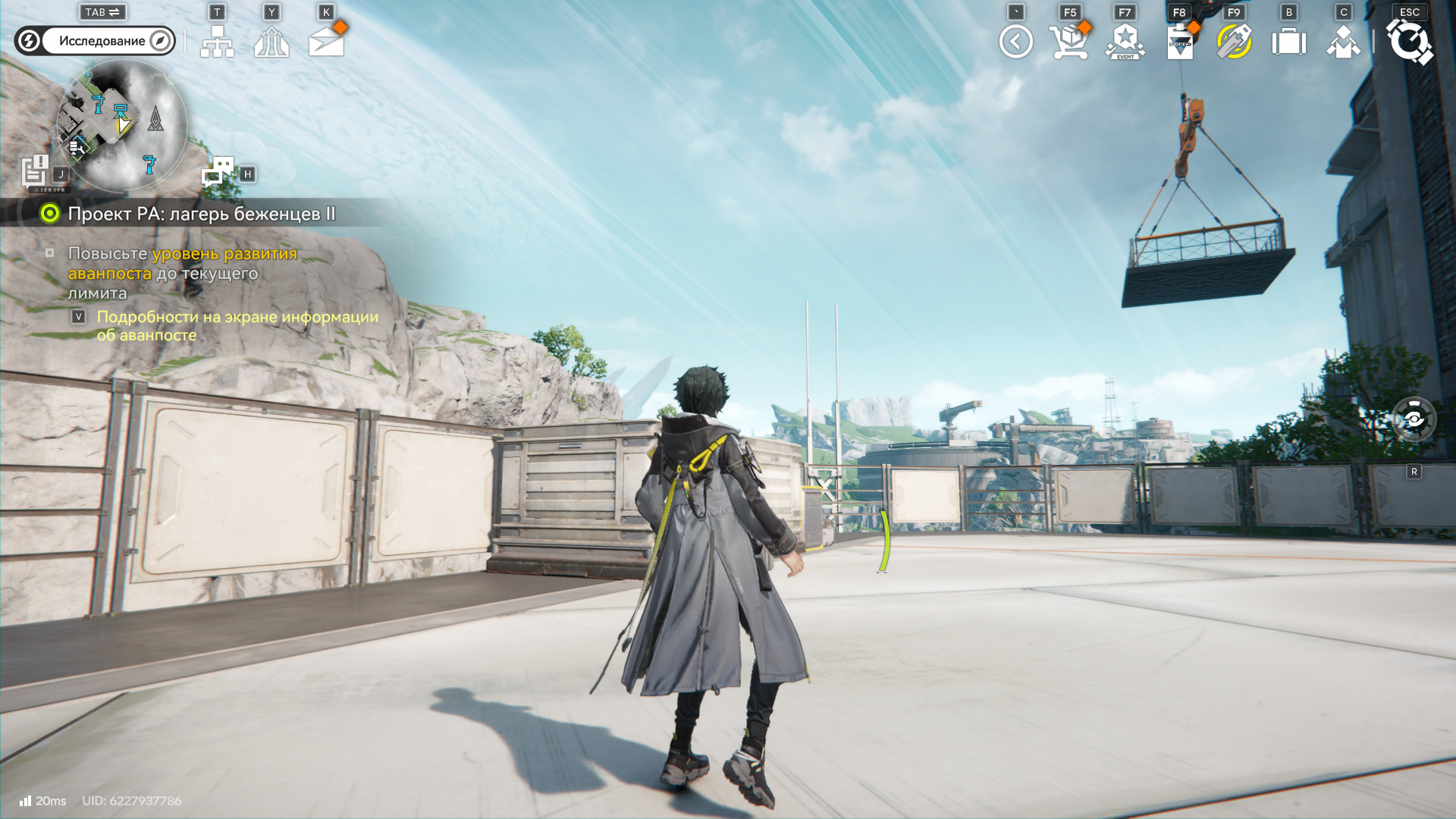Open the mail envelope icon
This screenshot has height=819, width=1456.
[x=327, y=42]
